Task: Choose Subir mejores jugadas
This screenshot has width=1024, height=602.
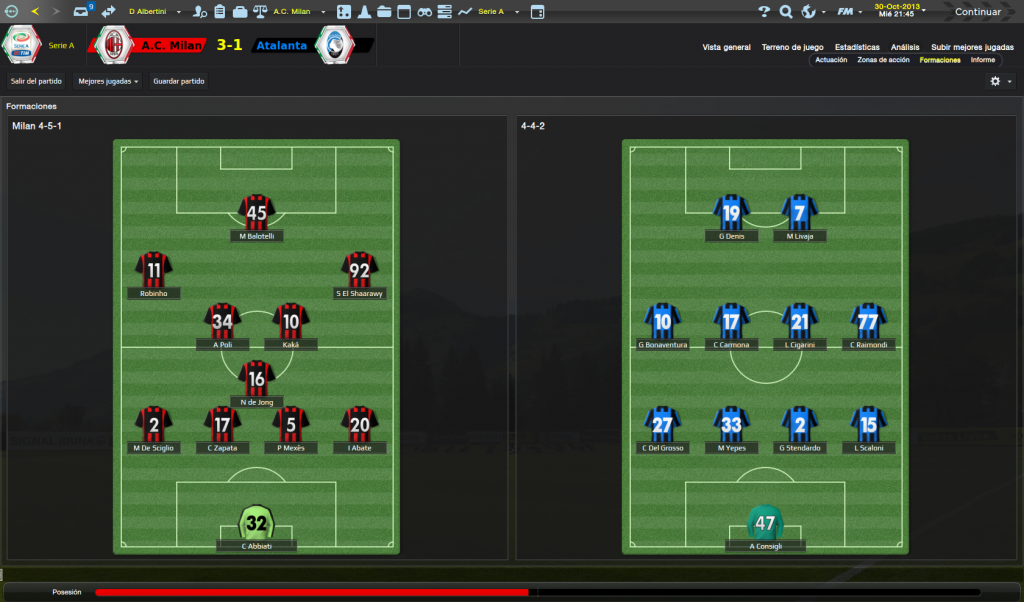Action: pos(972,47)
